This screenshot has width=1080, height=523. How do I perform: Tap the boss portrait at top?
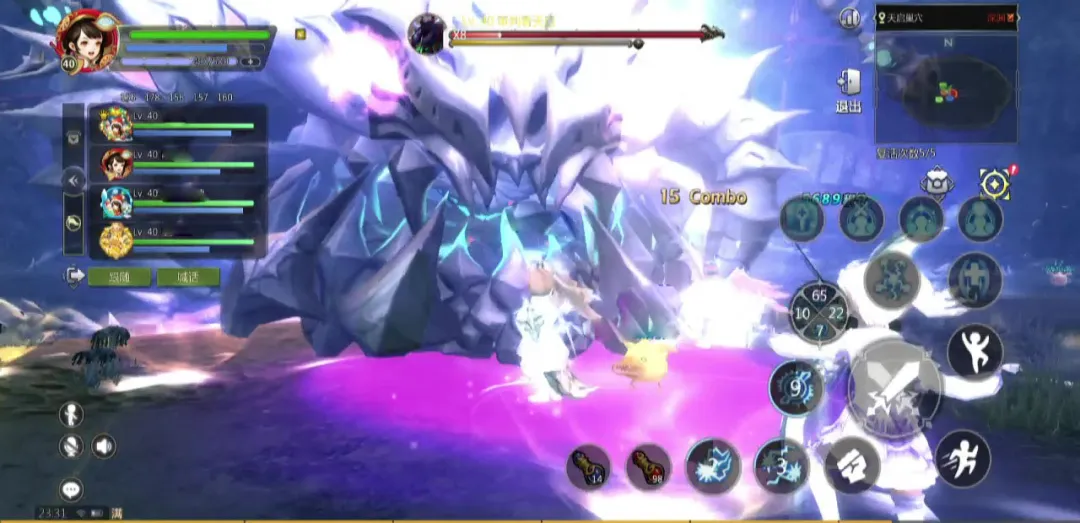(427, 33)
